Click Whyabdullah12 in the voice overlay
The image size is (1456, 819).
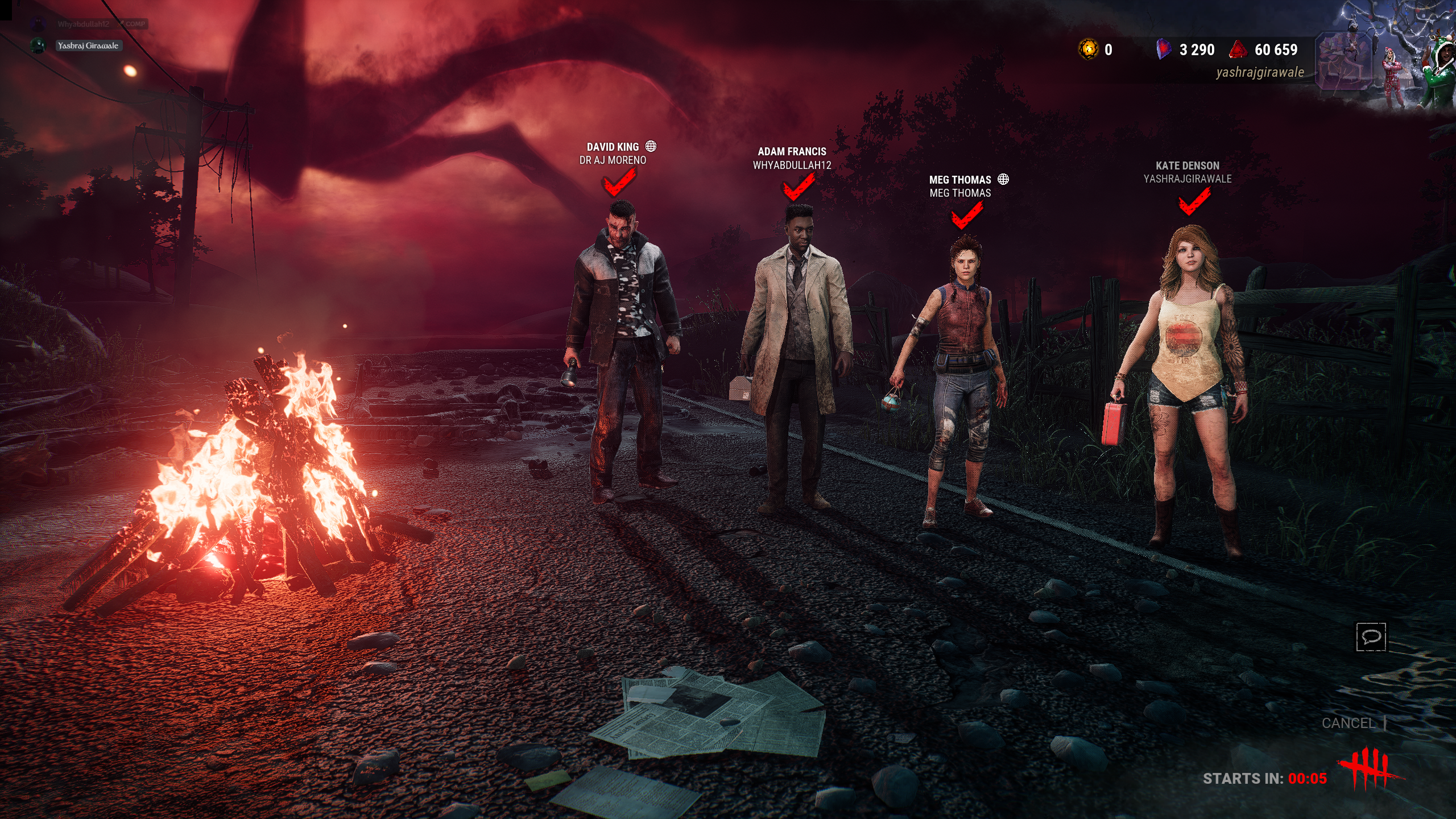(x=83, y=24)
